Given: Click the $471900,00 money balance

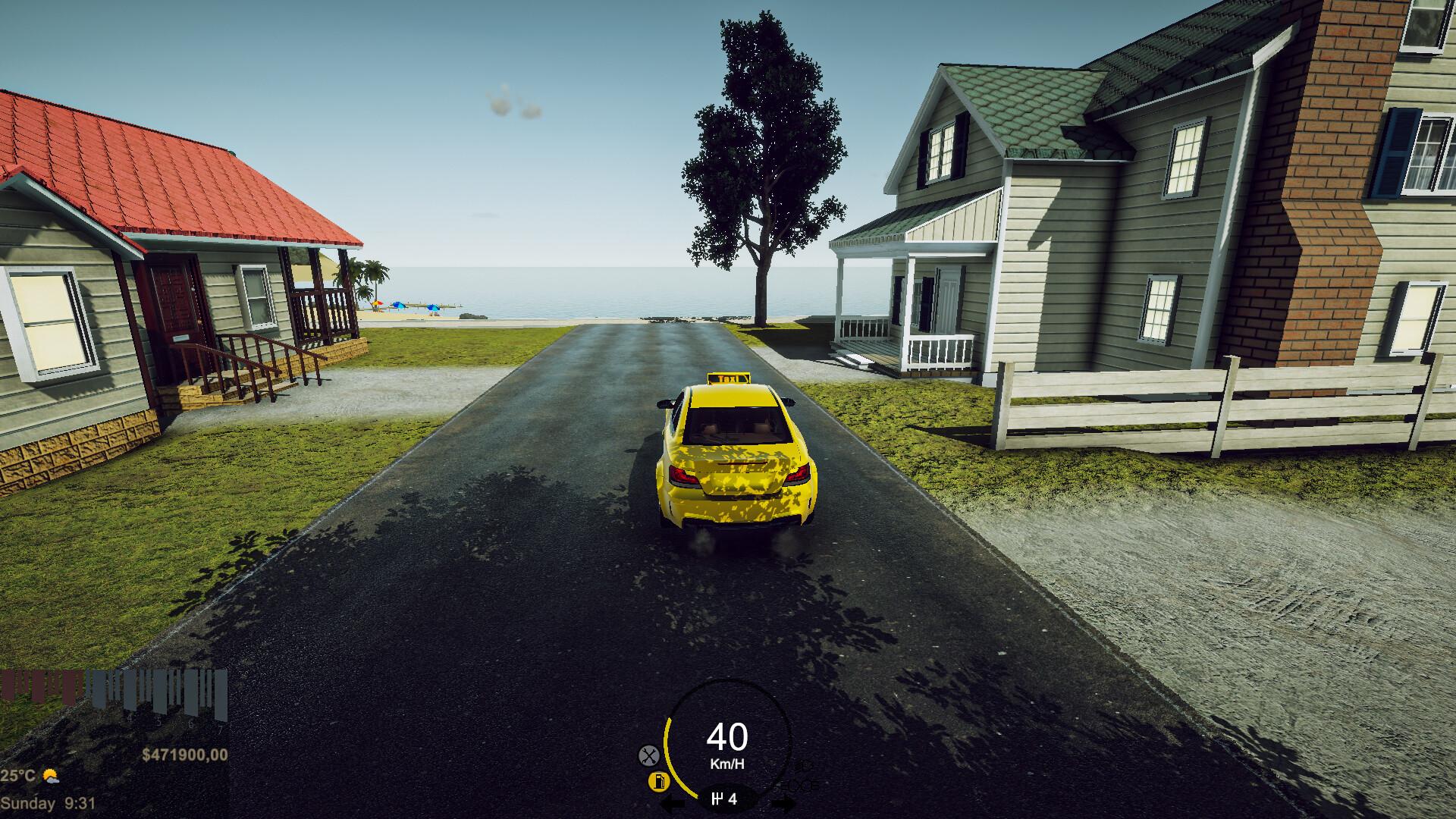Looking at the screenshot, I should pos(185,755).
